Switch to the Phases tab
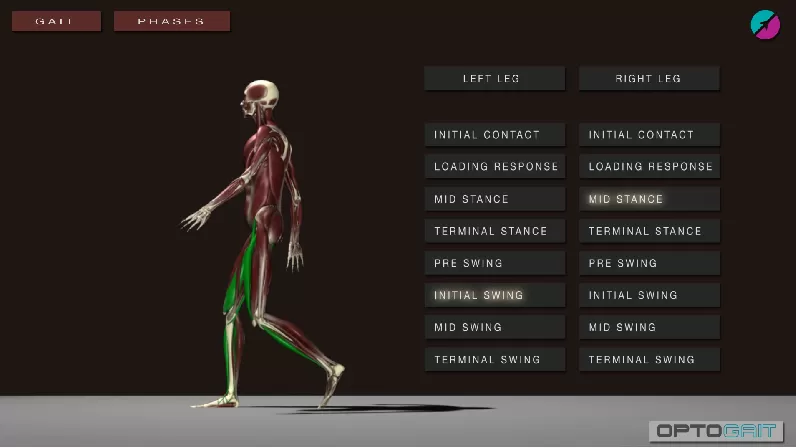This screenshot has width=796, height=448. point(172,21)
